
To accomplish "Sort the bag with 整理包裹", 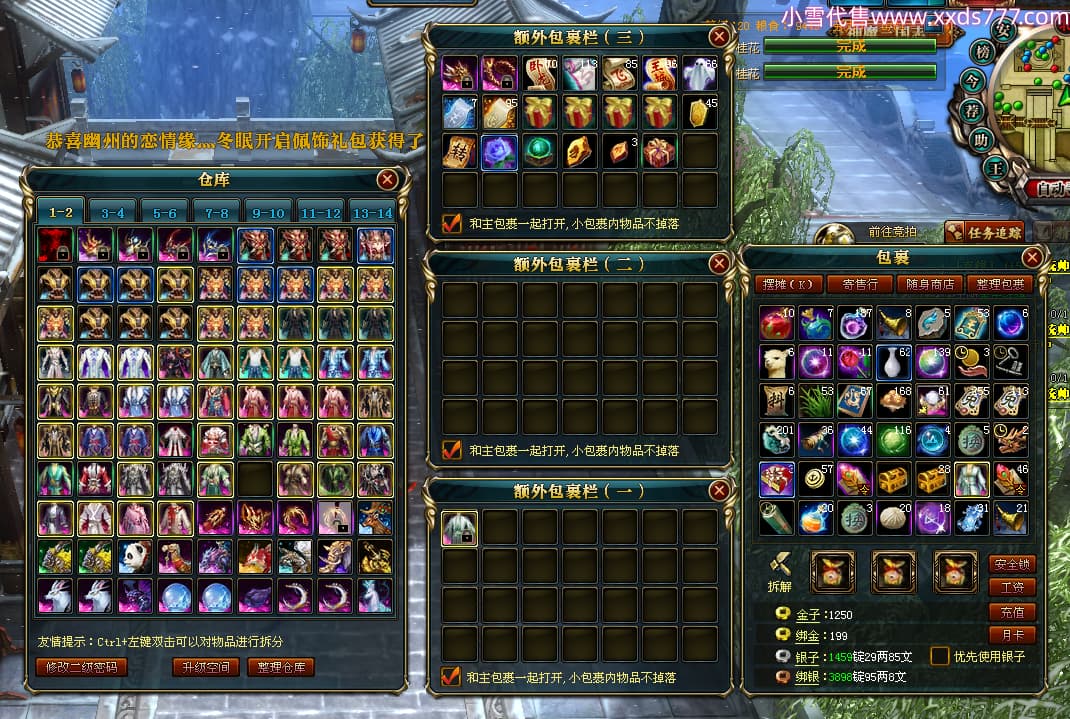I will [x=1001, y=285].
